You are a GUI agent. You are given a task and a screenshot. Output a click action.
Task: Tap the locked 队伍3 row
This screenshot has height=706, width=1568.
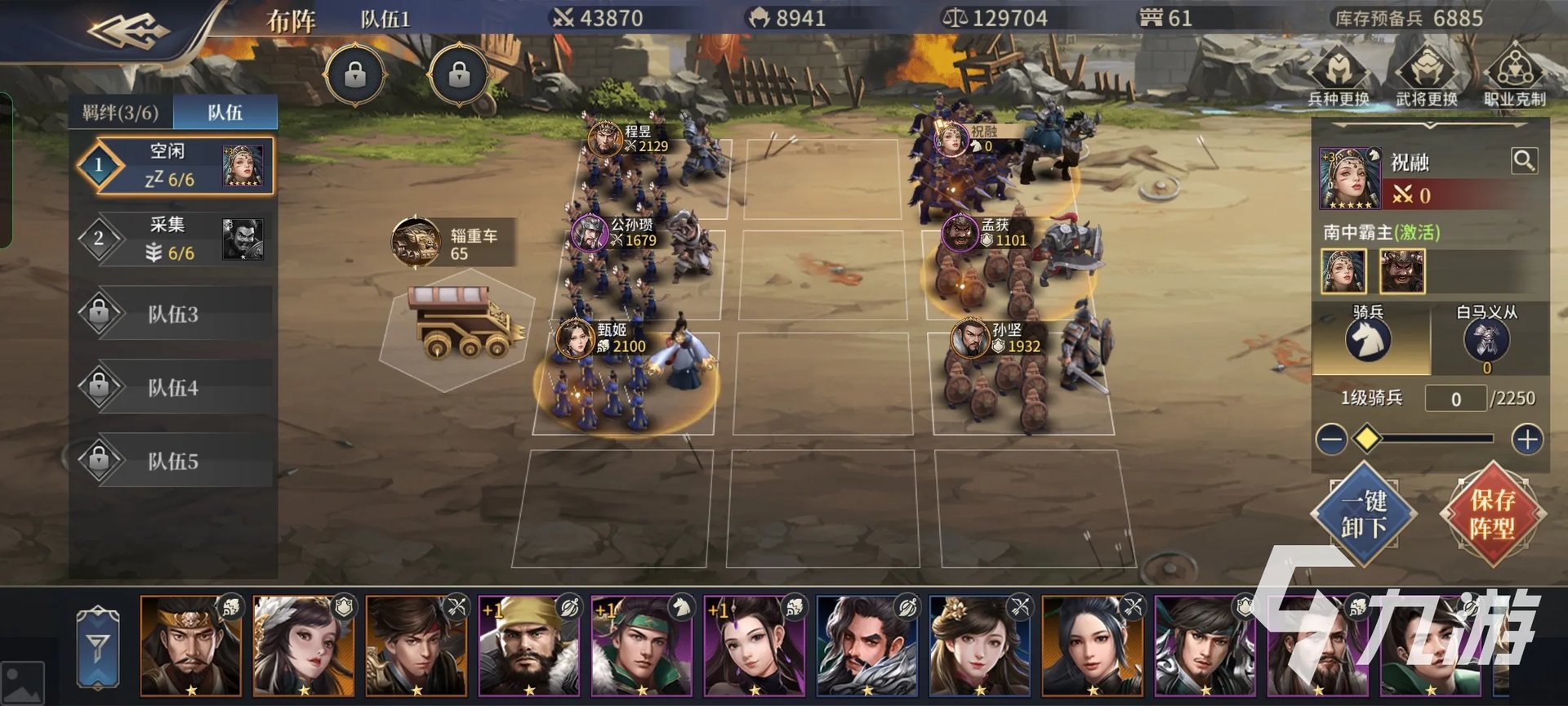175,314
